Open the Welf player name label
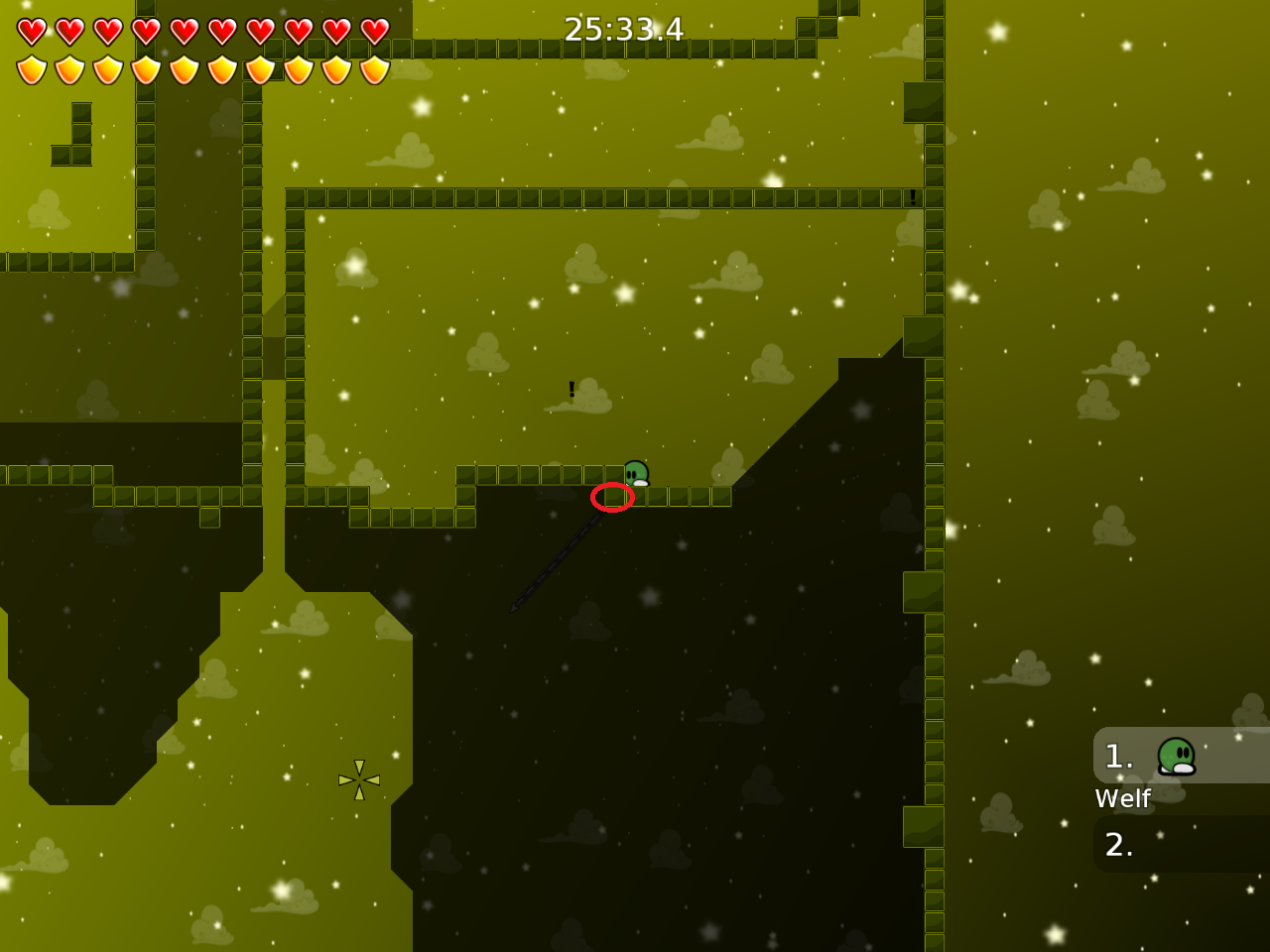The width and height of the screenshot is (1270, 952). tap(1122, 798)
